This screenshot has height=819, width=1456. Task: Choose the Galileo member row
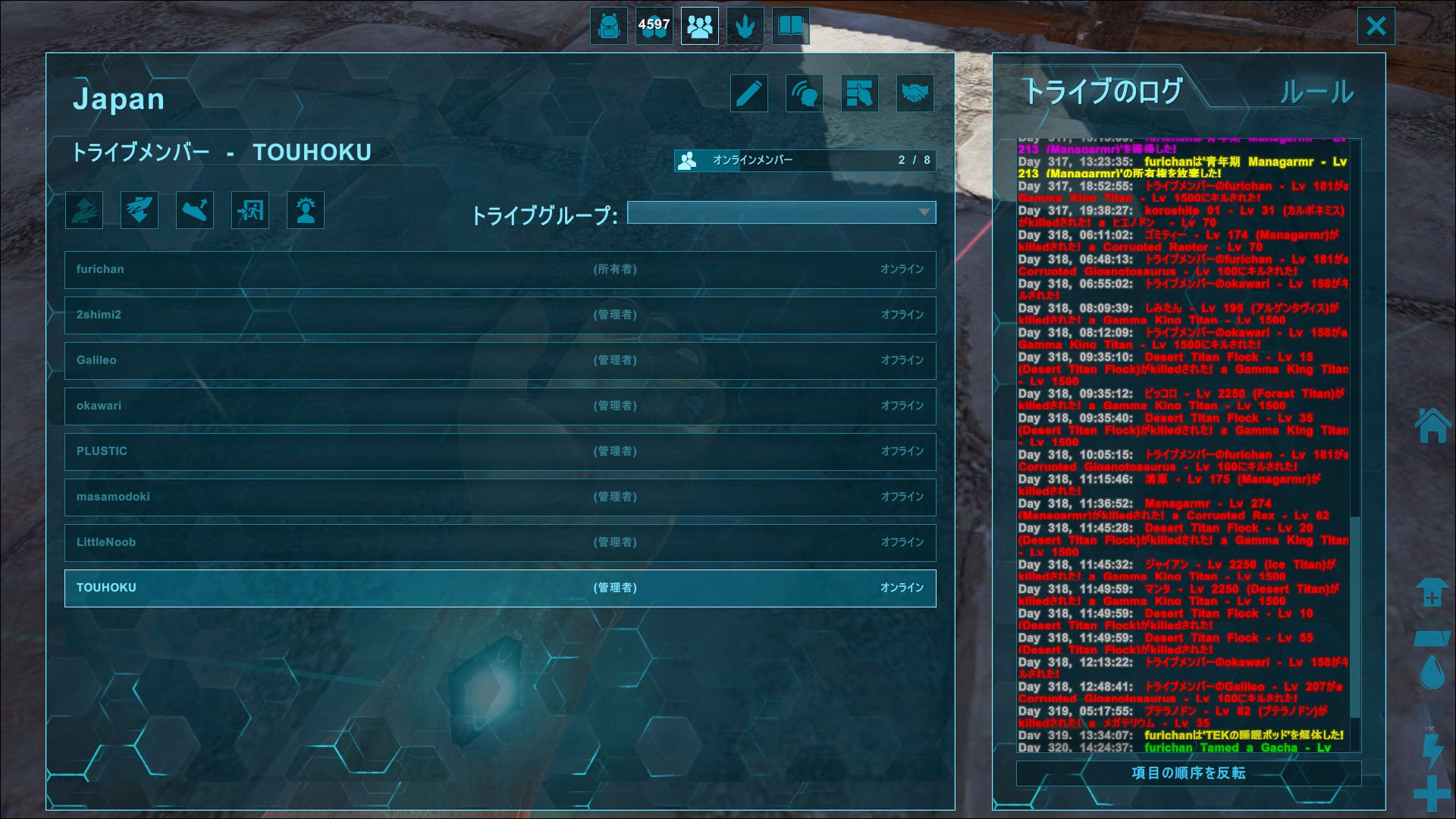[500, 360]
